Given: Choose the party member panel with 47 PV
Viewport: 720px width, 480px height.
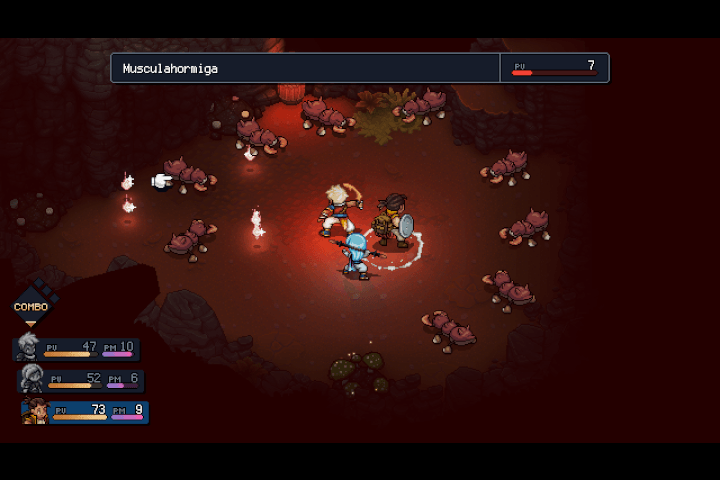Looking at the screenshot, I should coord(78,348).
